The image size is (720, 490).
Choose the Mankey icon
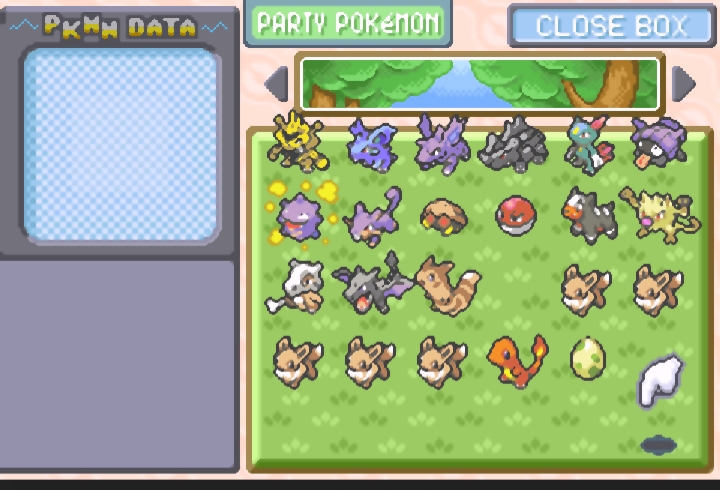tap(658, 213)
